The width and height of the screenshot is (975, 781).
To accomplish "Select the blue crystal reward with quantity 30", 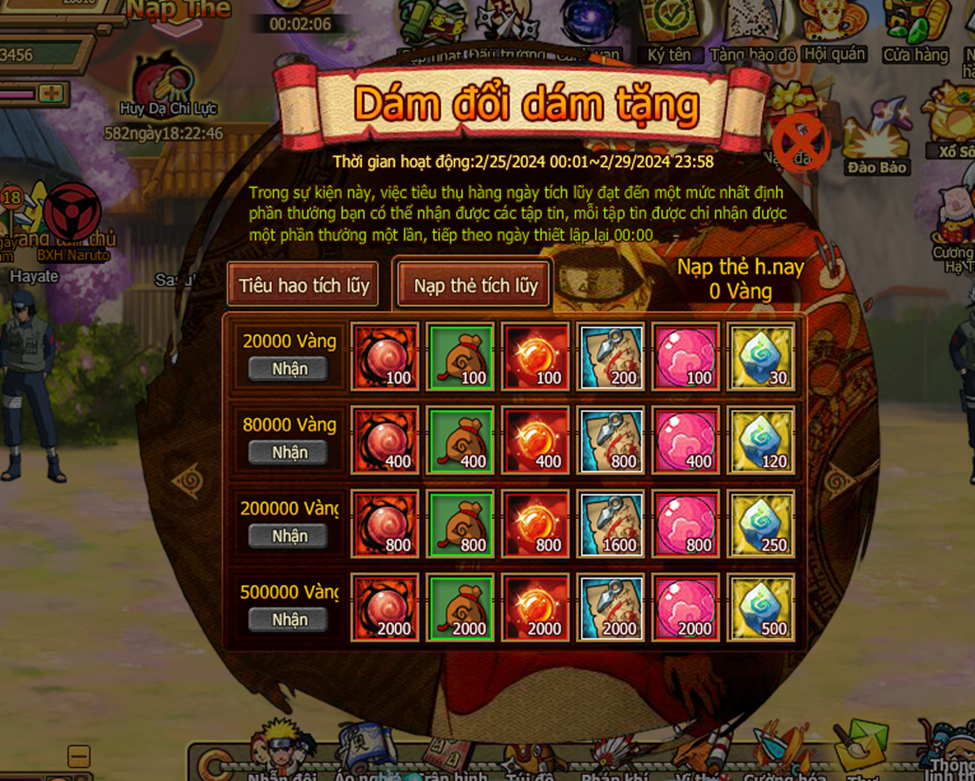I will pyautogui.click(x=761, y=356).
